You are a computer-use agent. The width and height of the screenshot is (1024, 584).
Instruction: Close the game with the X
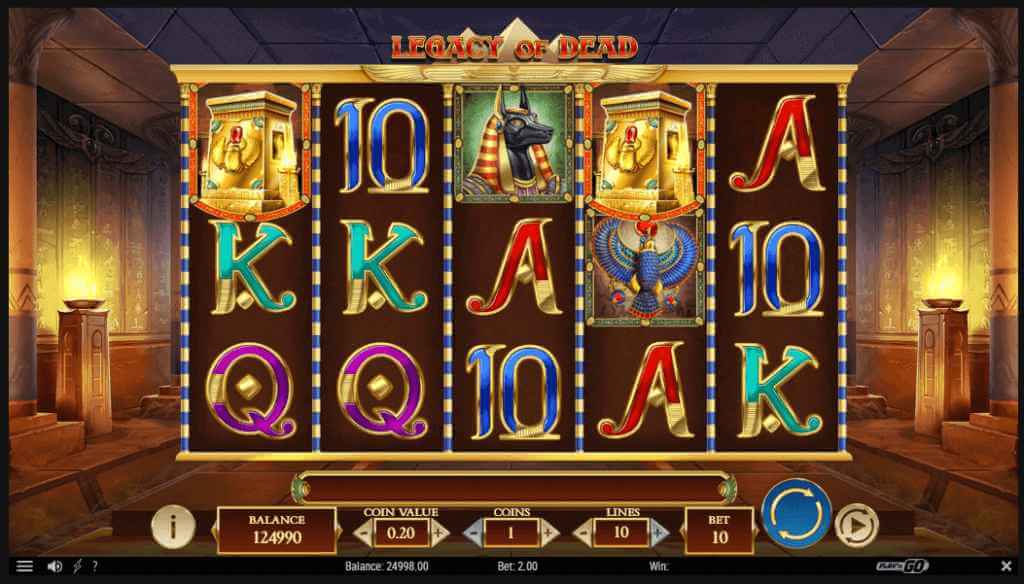tap(1005, 567)
